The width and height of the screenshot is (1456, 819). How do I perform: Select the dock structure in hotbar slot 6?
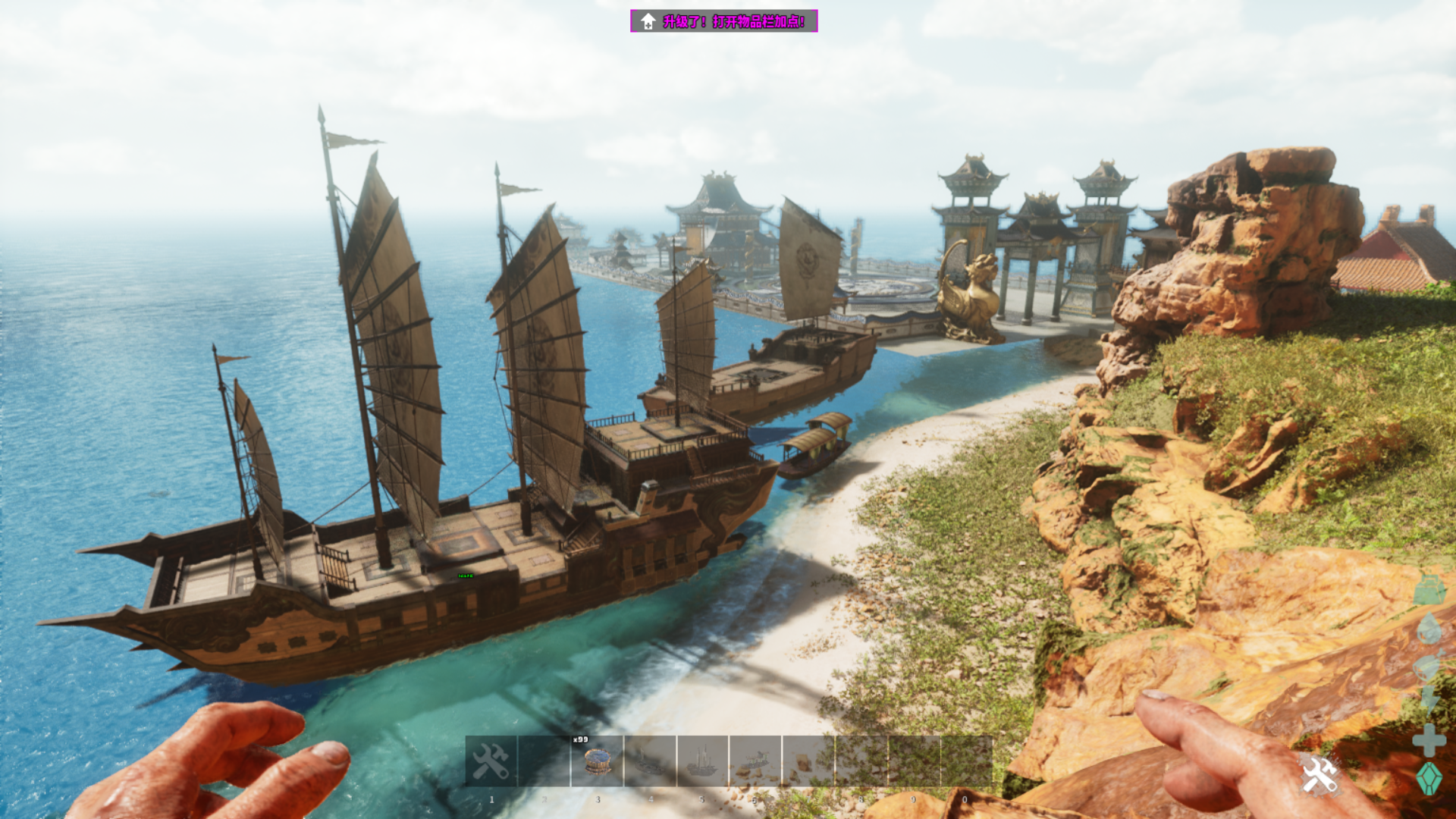coord(755,761)
